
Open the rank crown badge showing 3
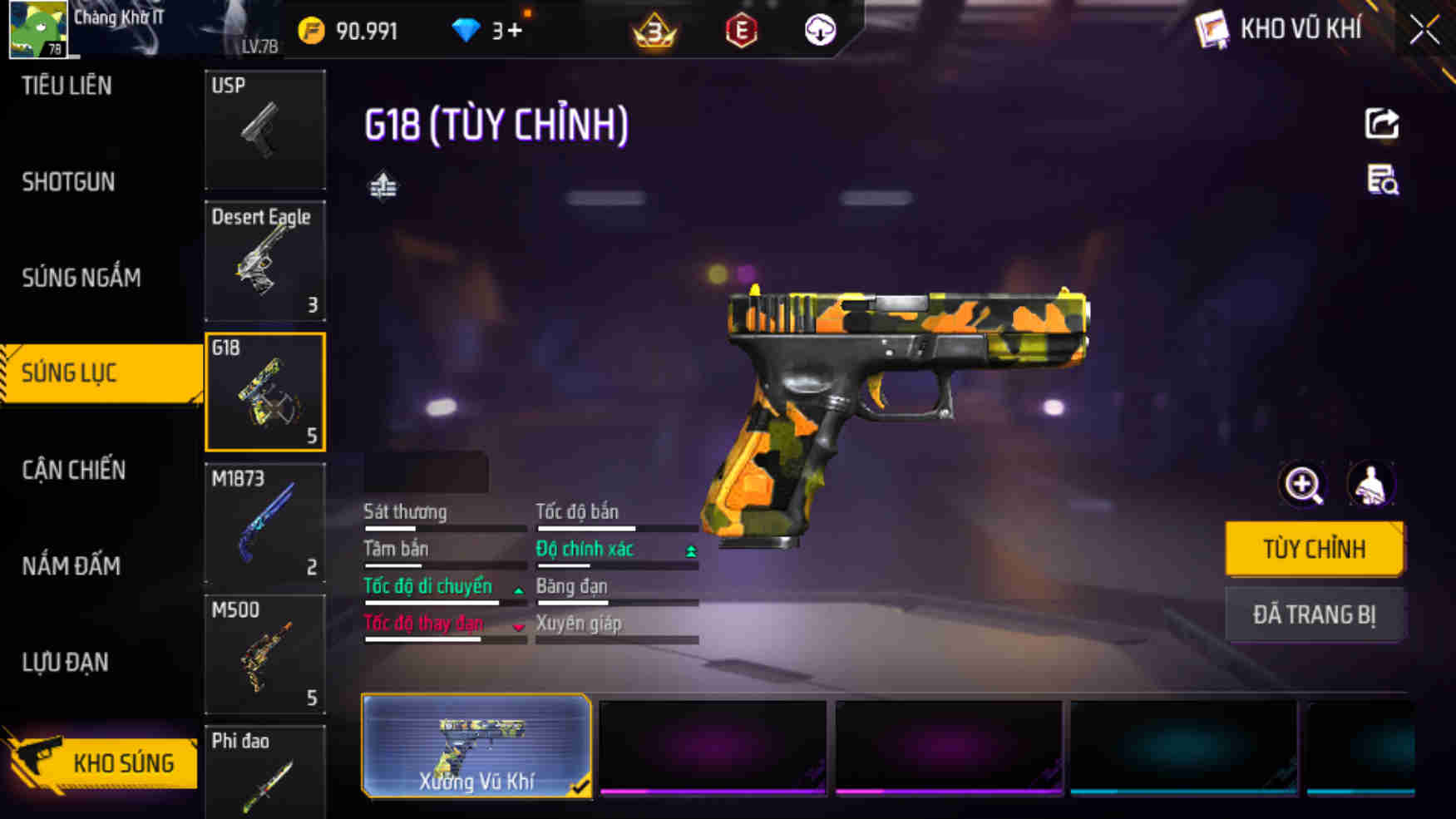click(x=653, y=32)
